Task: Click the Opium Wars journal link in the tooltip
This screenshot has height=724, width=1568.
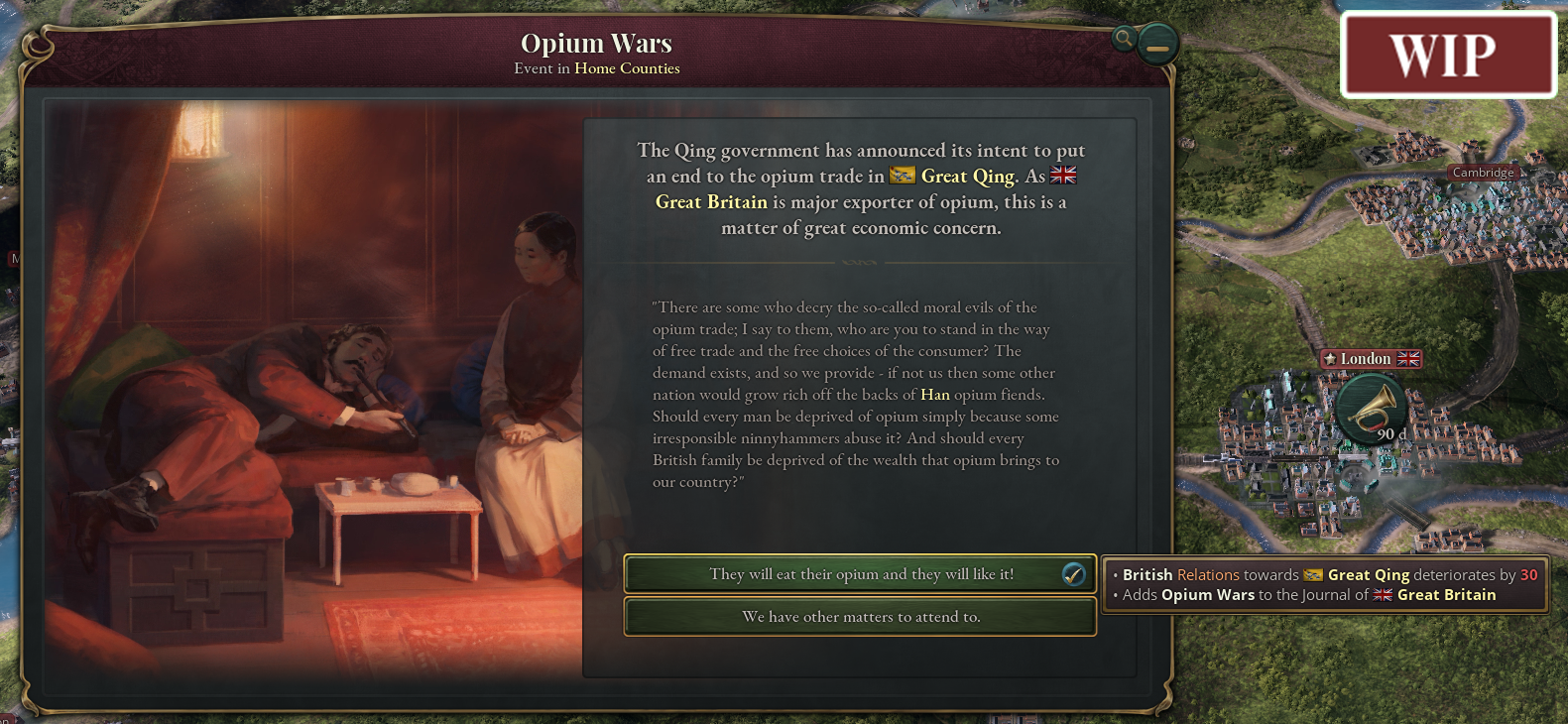Action: (1206, 595)
